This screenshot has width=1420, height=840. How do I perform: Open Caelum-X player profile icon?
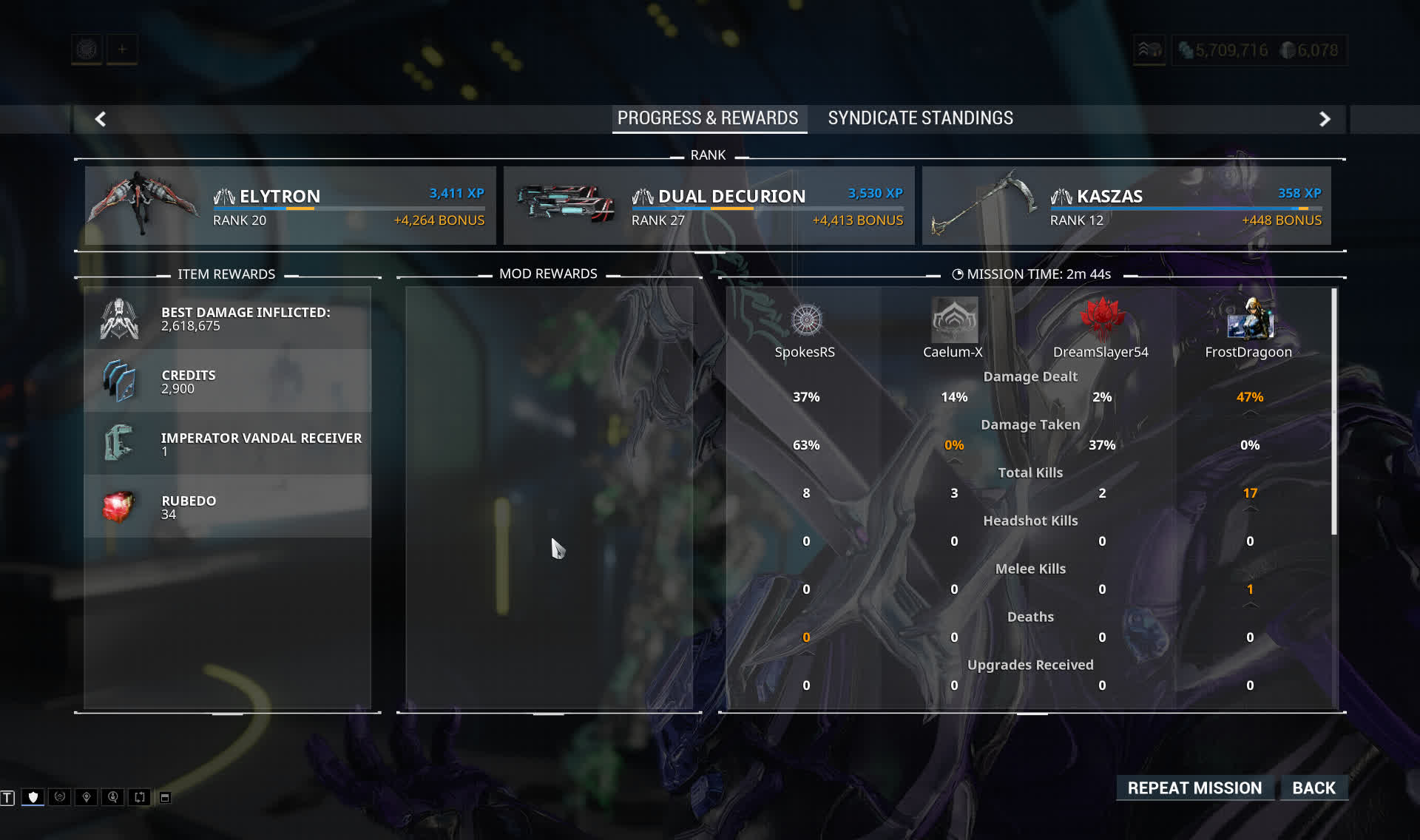pyautogui.click(x=954, y=320)
